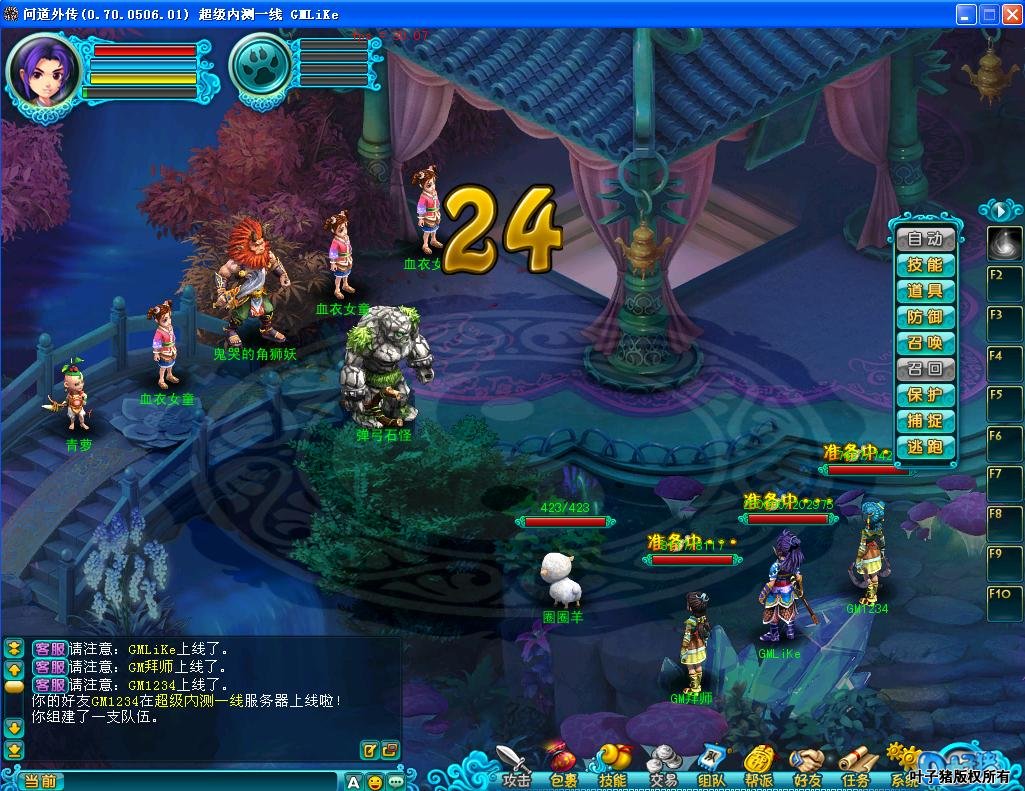
Task: Choose the 保护 (Protect) battle command
Action: tap(925, 395)
